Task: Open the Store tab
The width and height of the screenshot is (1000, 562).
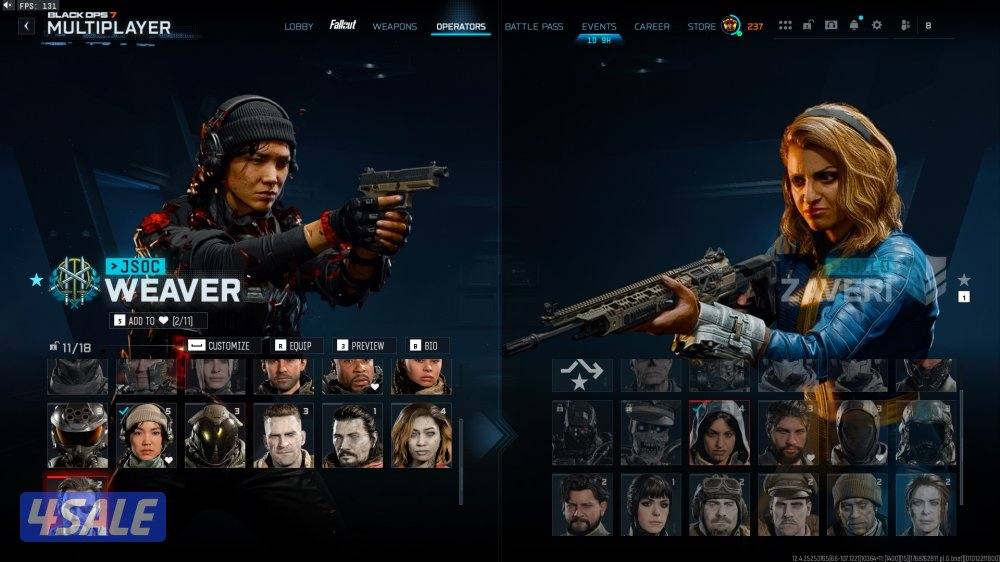Action: [x=701, y=26]
